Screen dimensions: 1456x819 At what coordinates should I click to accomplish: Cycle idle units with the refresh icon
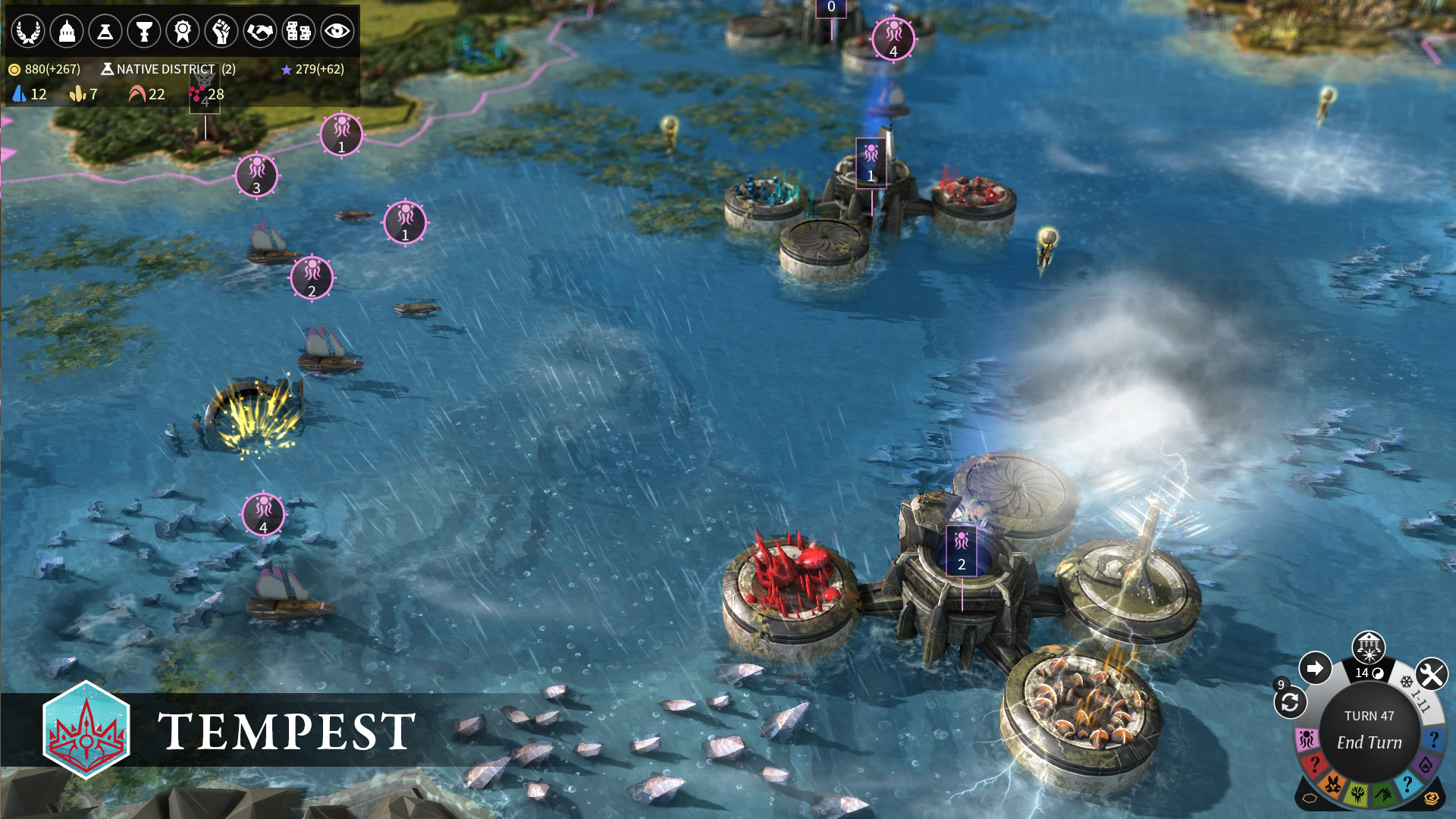pyautogui.click(x=1289, y=701)
